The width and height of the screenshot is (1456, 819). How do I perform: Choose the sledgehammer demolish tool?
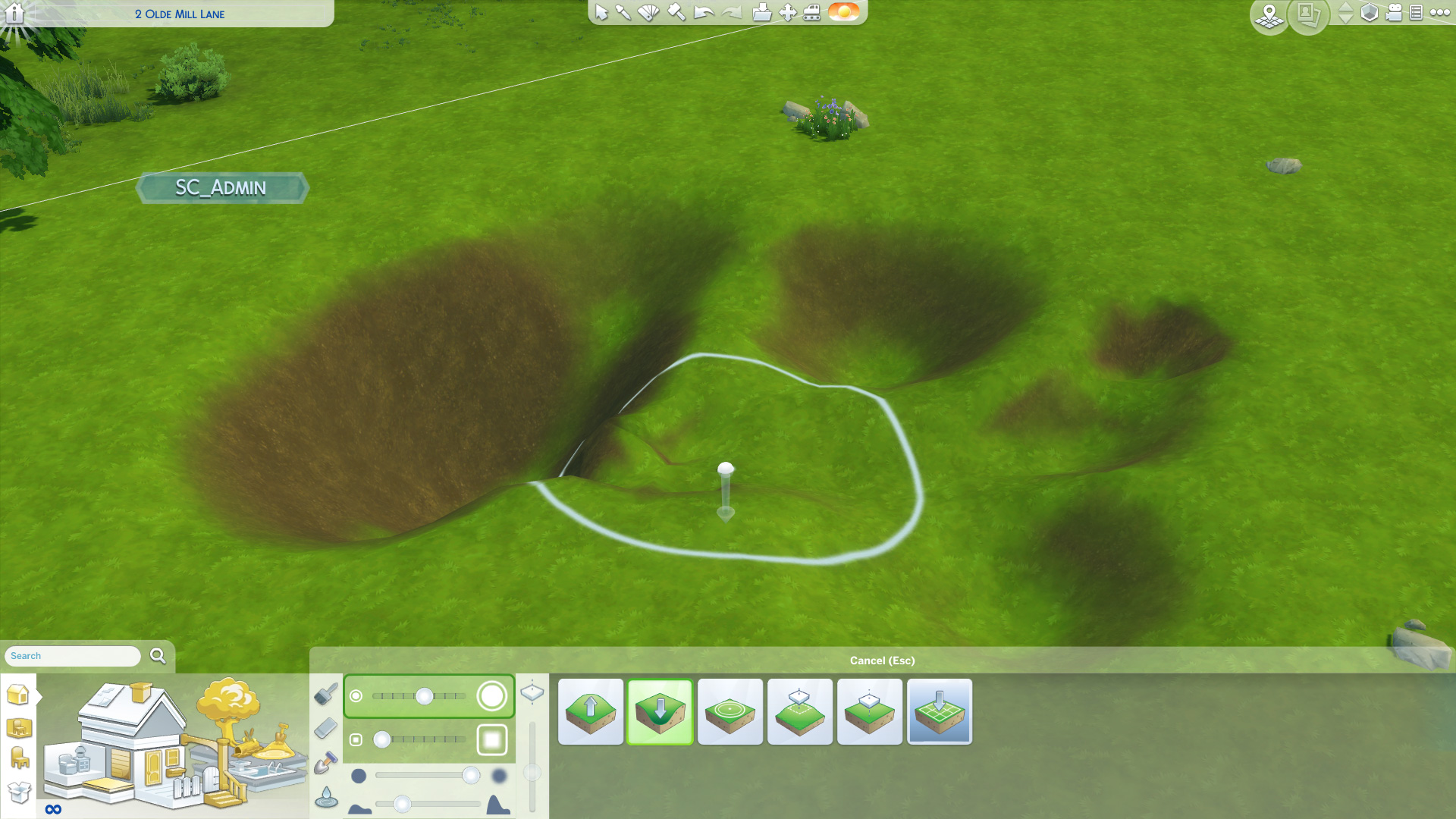point(676,12)
